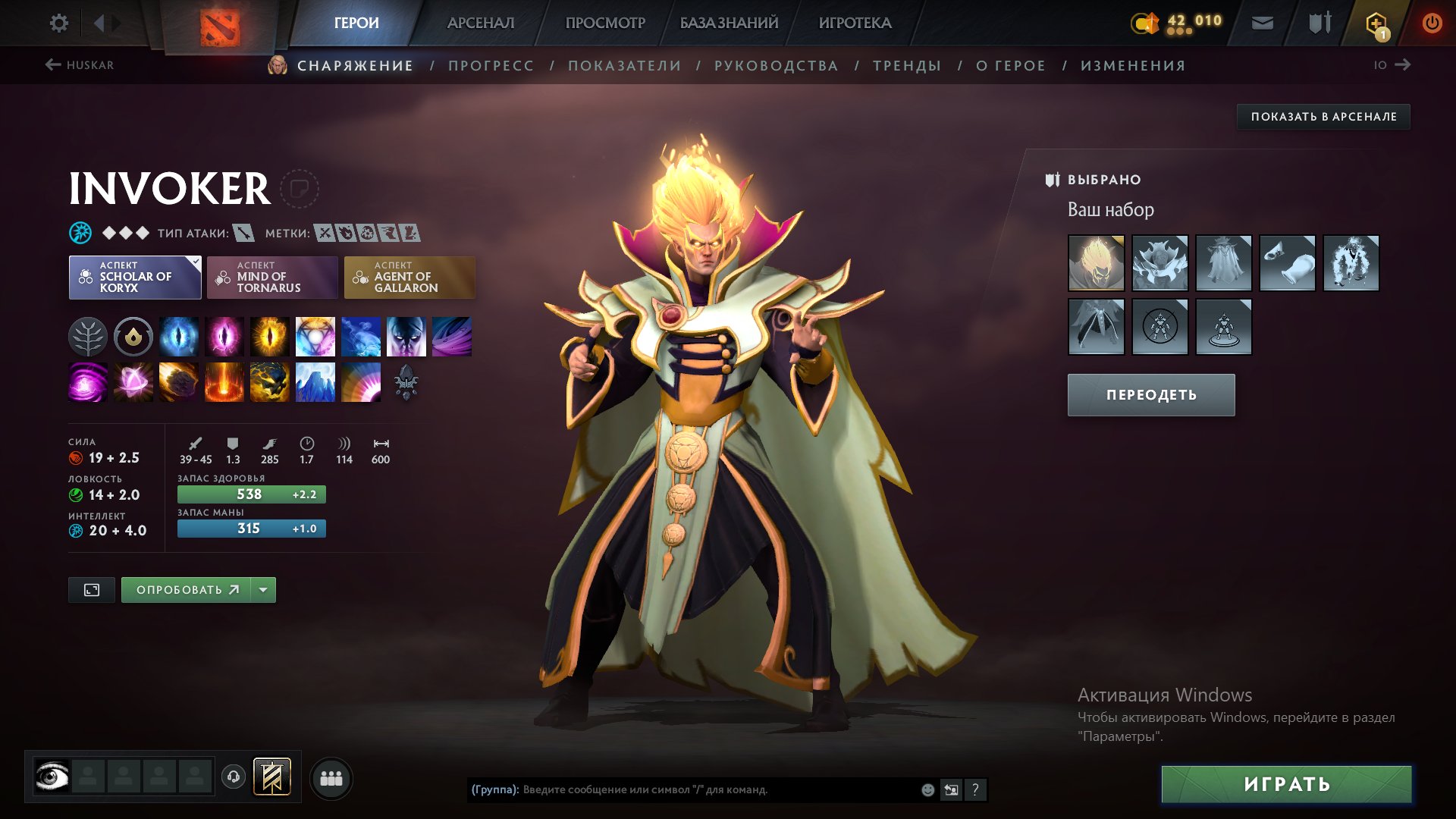Select the Agent of Gallaron aspect
Screen dimensions: 1456x819
pyautogui.click(x=409, y=278)
